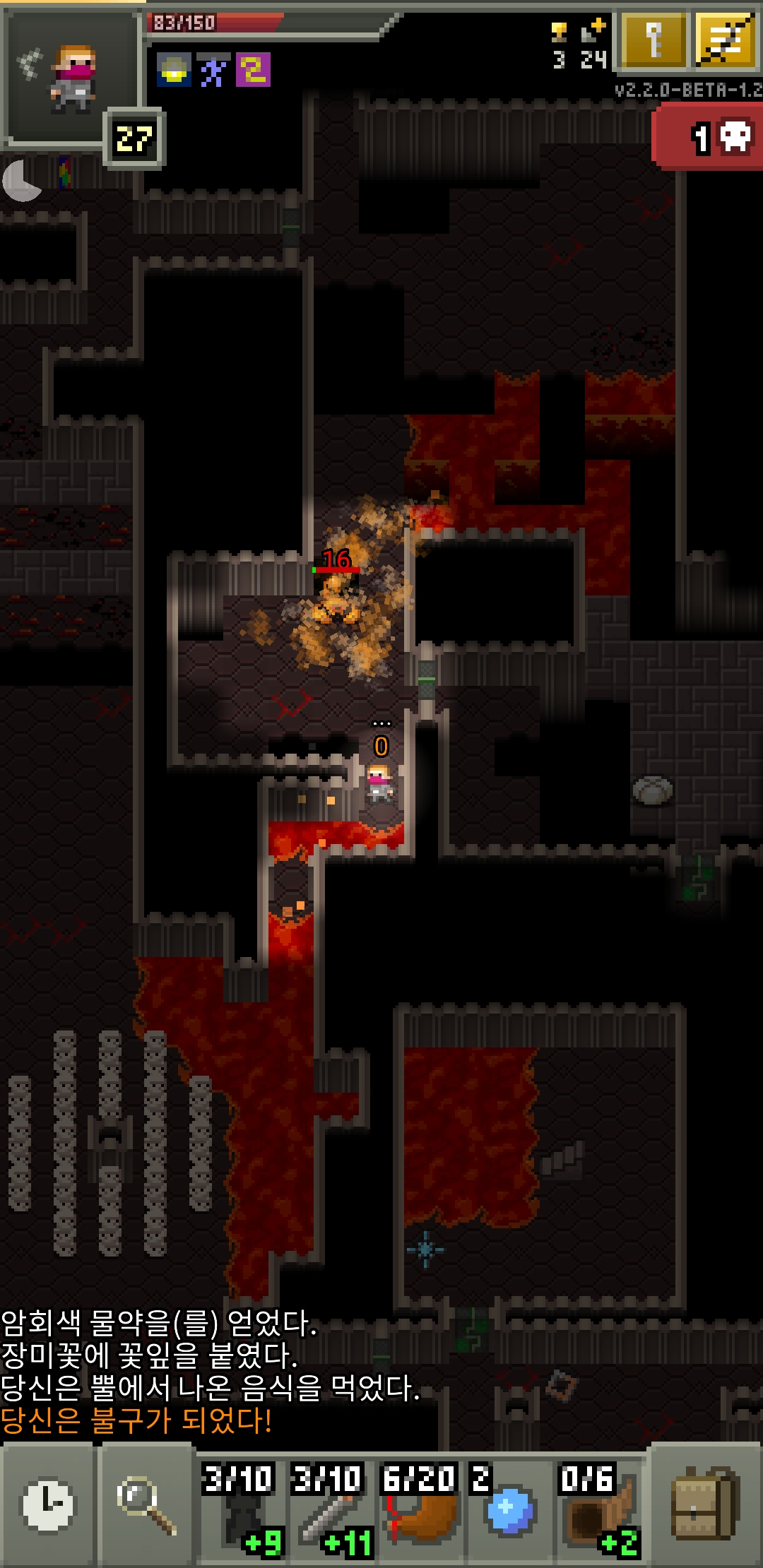Activate the magnifying glass search button
The width and height of the screenshot is (763, 1568).
pyautogui.click(x=146, y=1504)
